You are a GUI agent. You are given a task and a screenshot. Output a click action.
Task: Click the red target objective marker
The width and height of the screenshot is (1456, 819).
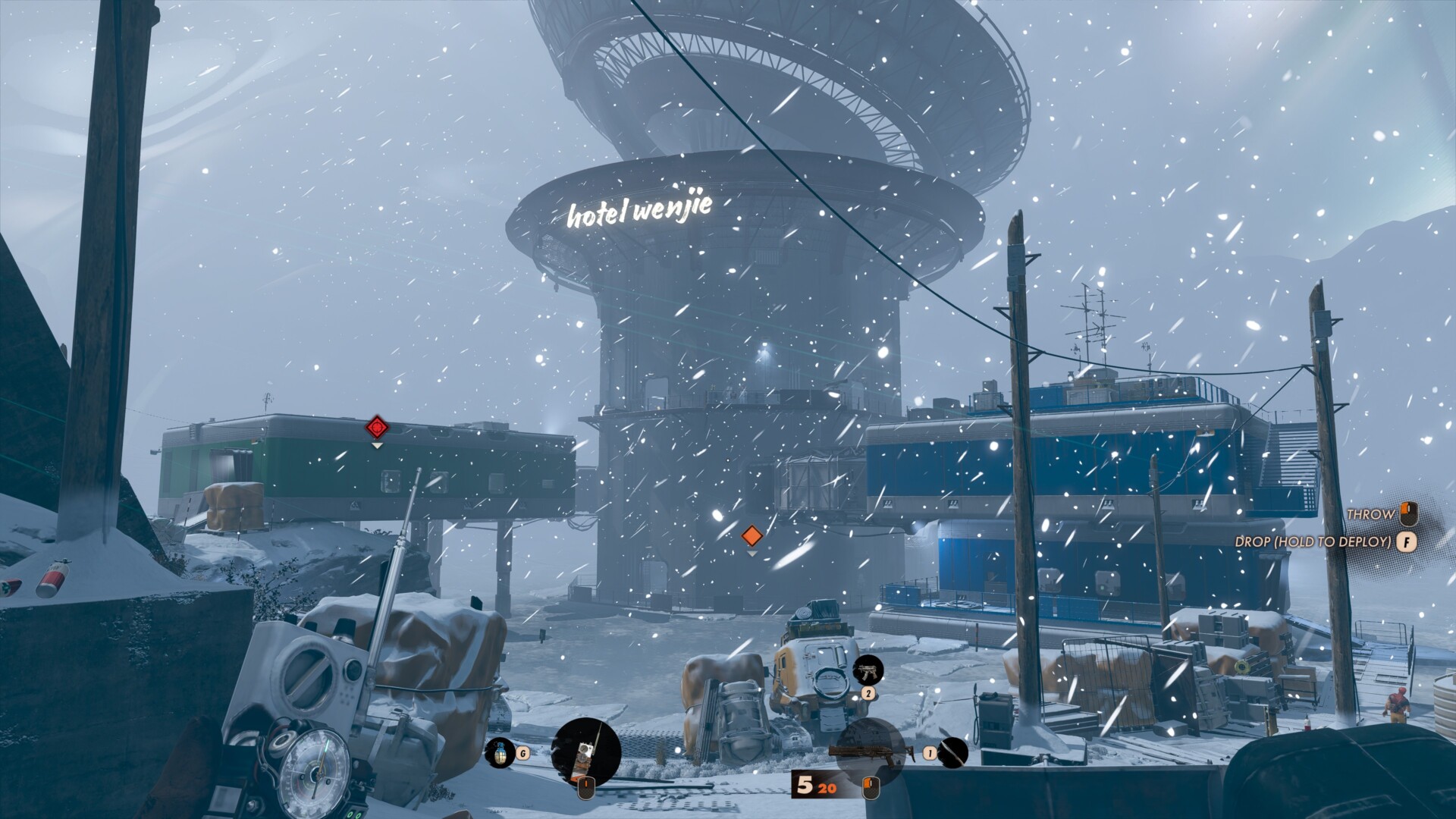(x=377, y=428)
